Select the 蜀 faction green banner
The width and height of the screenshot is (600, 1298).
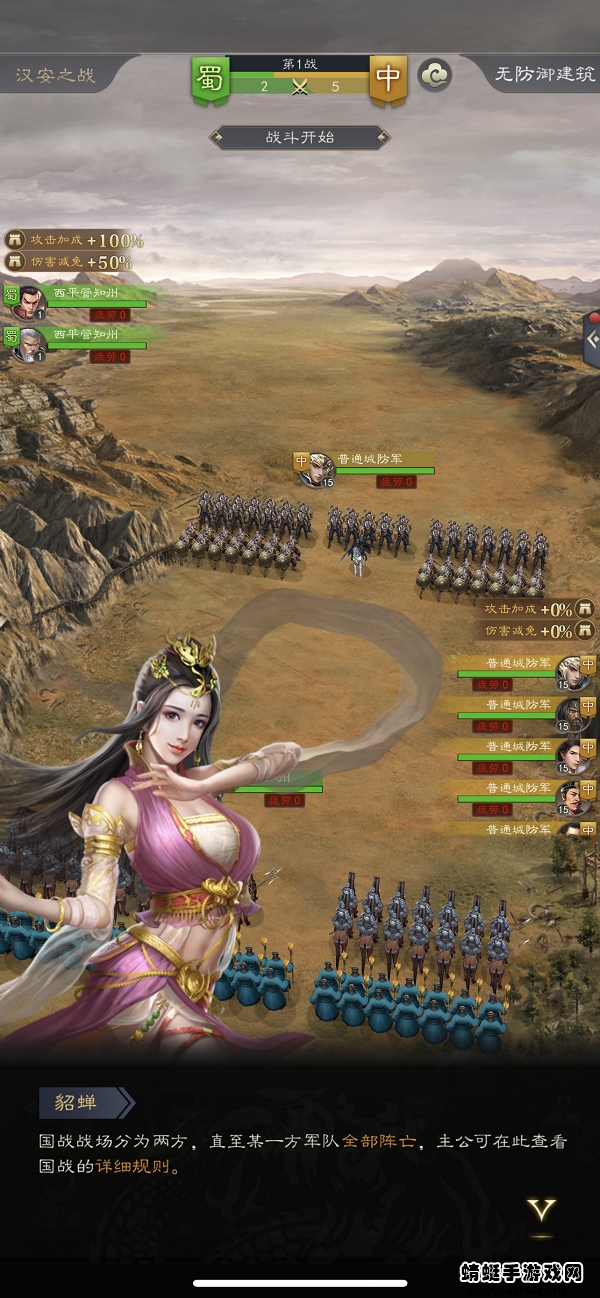click(210, 79)
